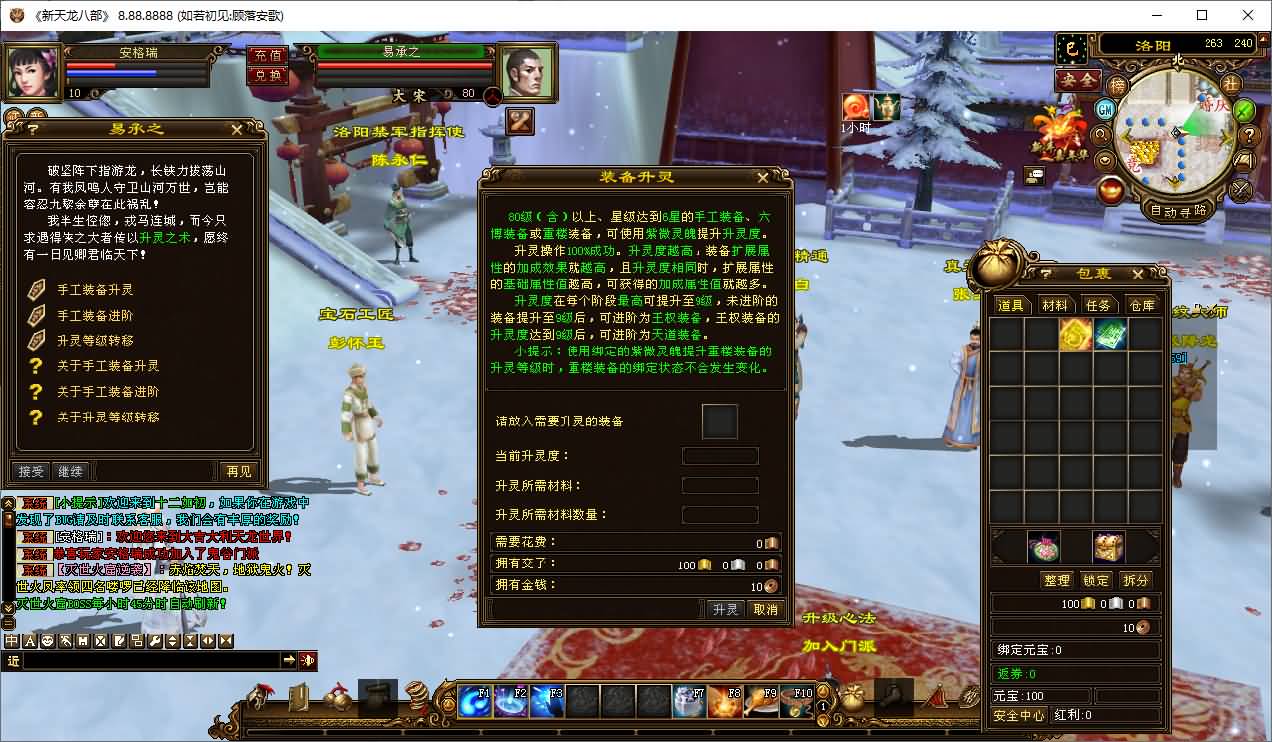Click the 拆分 split button
The image size is (1272, 742).
tap(1136, 580)
